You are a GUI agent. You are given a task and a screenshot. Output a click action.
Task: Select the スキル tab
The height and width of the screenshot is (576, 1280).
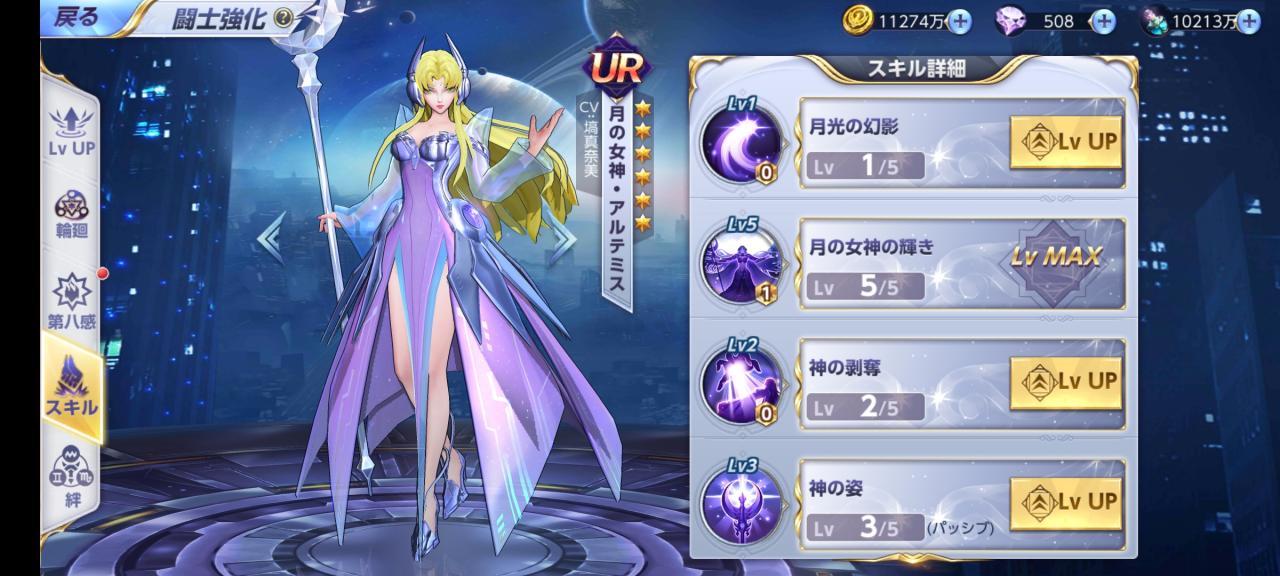coord(71,385)
